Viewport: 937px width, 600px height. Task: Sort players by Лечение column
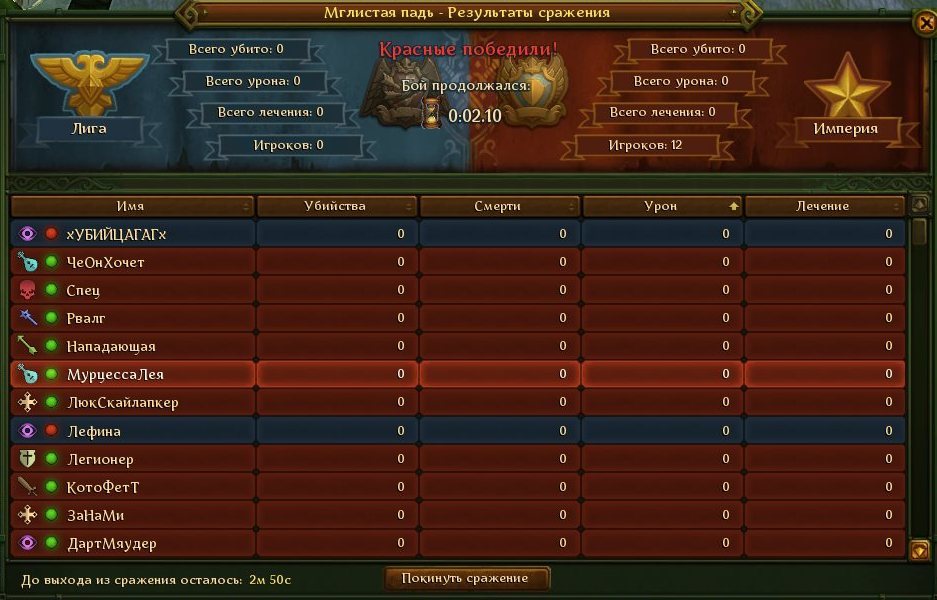pyautogui.click(x=824, y=206)
